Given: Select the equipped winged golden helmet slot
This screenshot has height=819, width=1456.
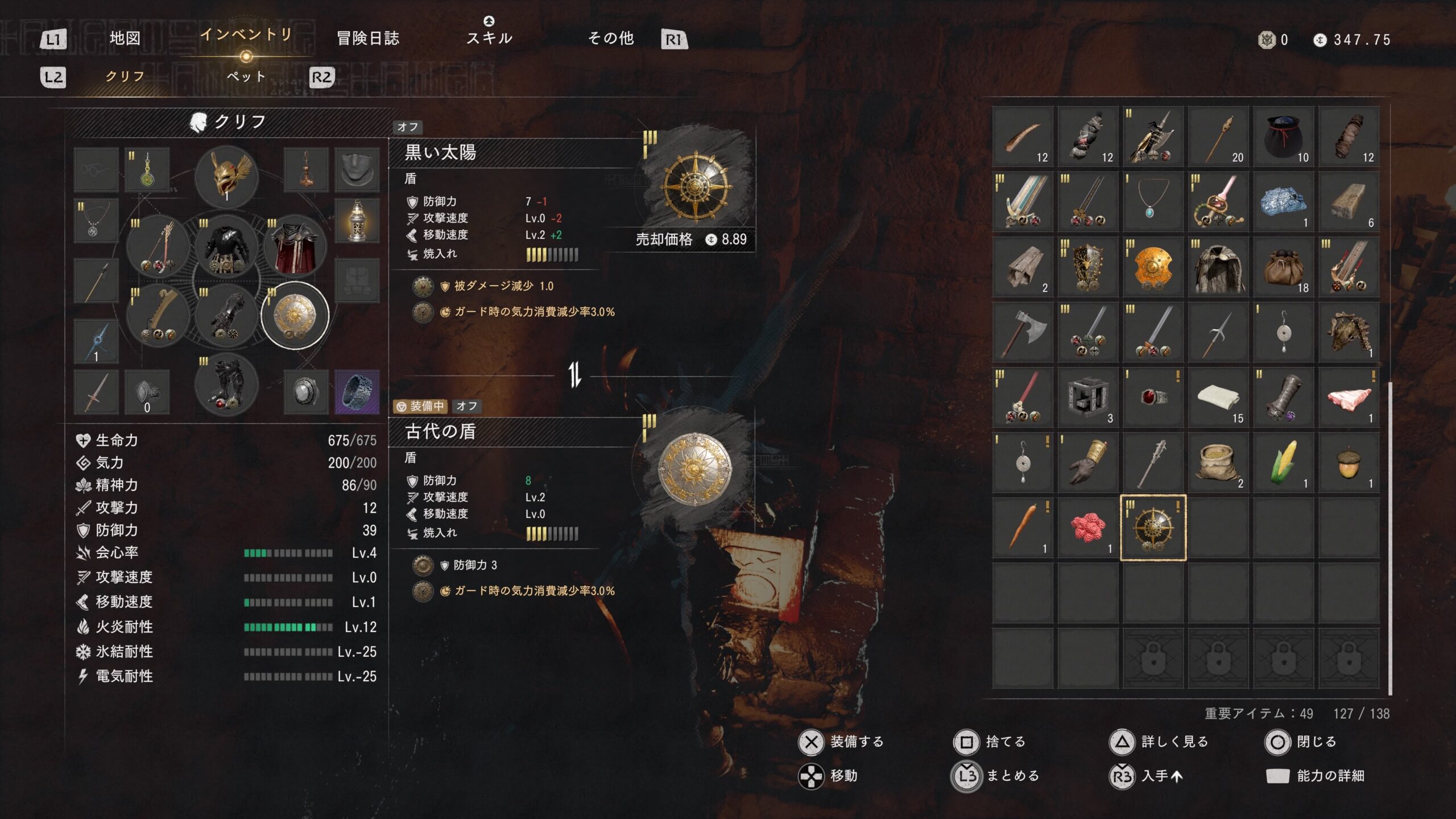Looking at the screenshot, I should coord(226,176).
